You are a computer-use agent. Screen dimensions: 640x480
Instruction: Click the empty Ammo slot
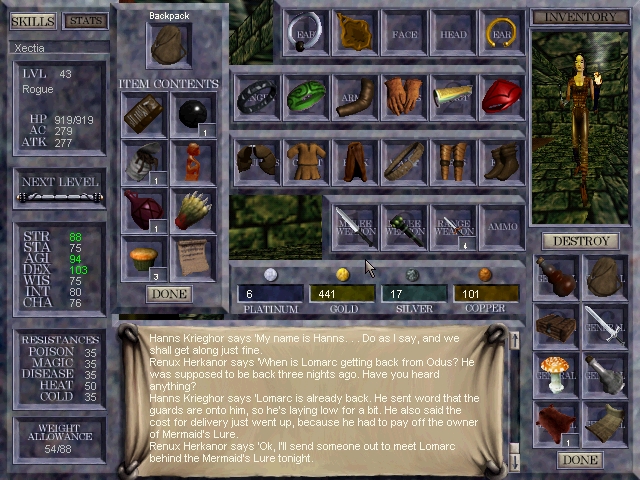click(502, 224)
